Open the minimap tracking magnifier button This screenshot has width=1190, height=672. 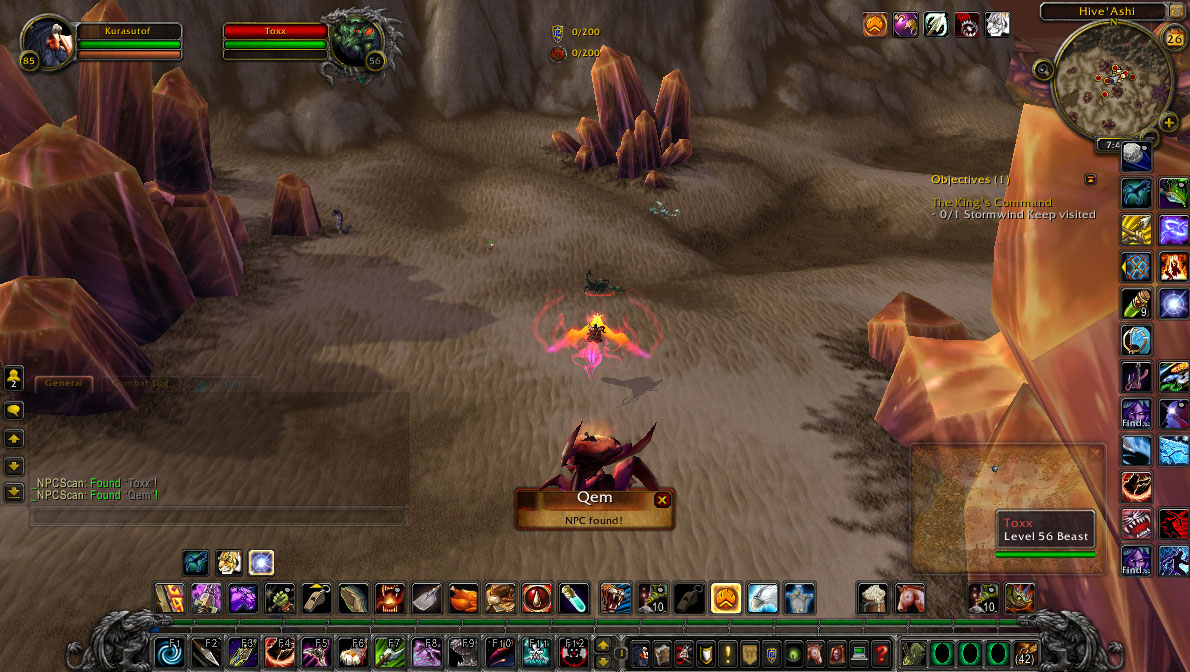(1044, 69)
